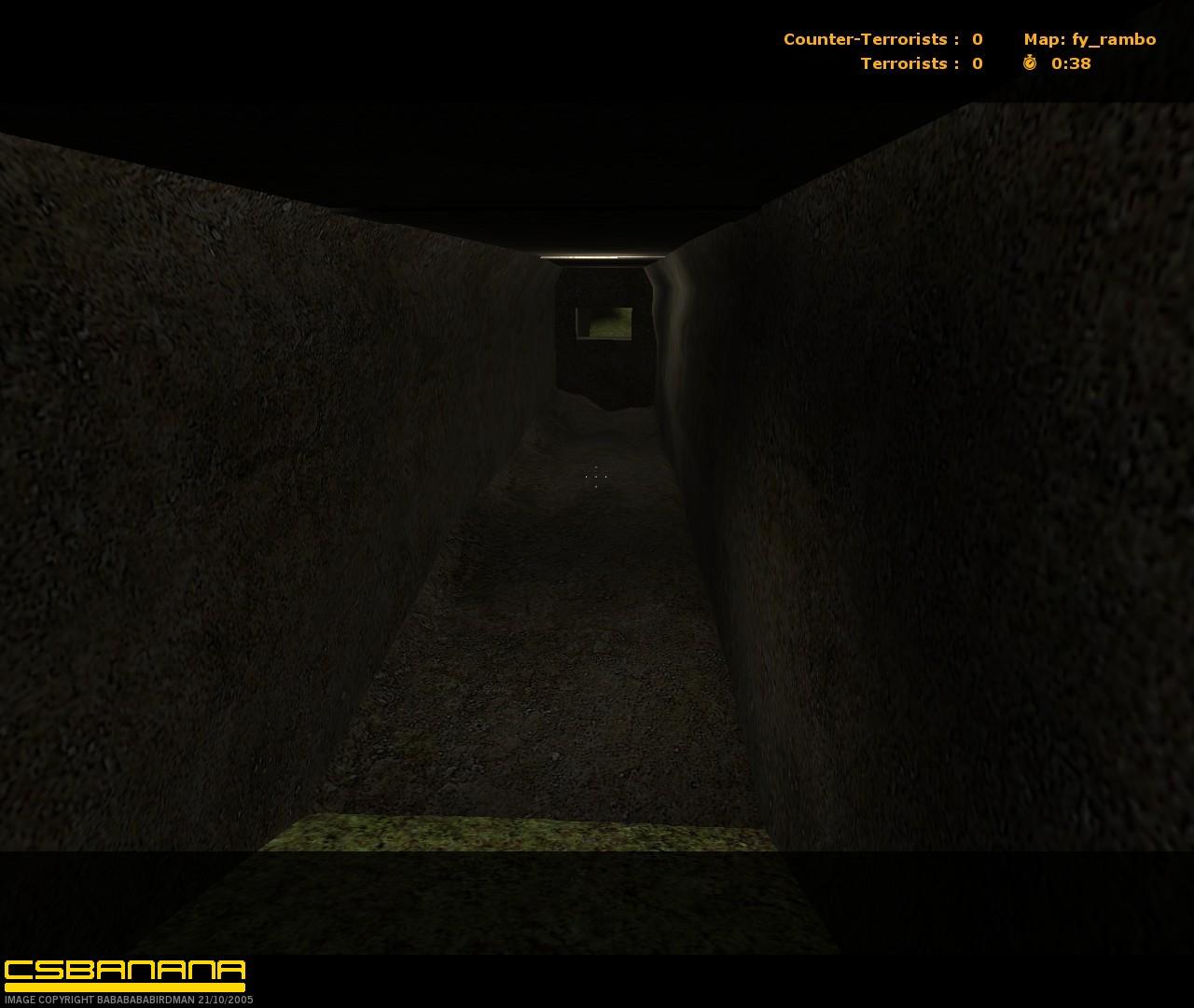Screen dimensions: 1194x1008
Task: Click the small lit window at tunnel end
Action: [x=604, y=322]
